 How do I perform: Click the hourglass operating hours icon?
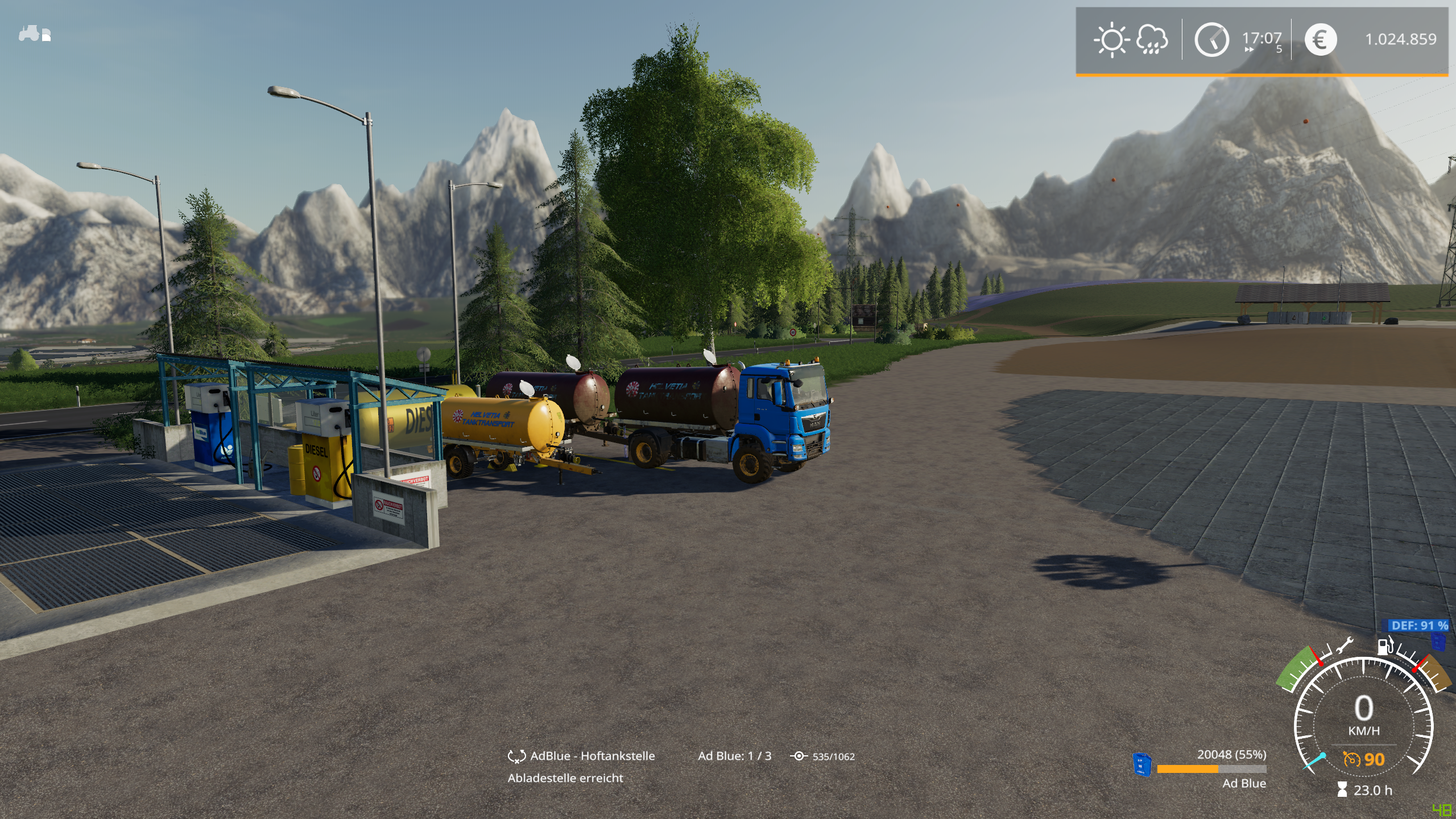[1342, 789]
